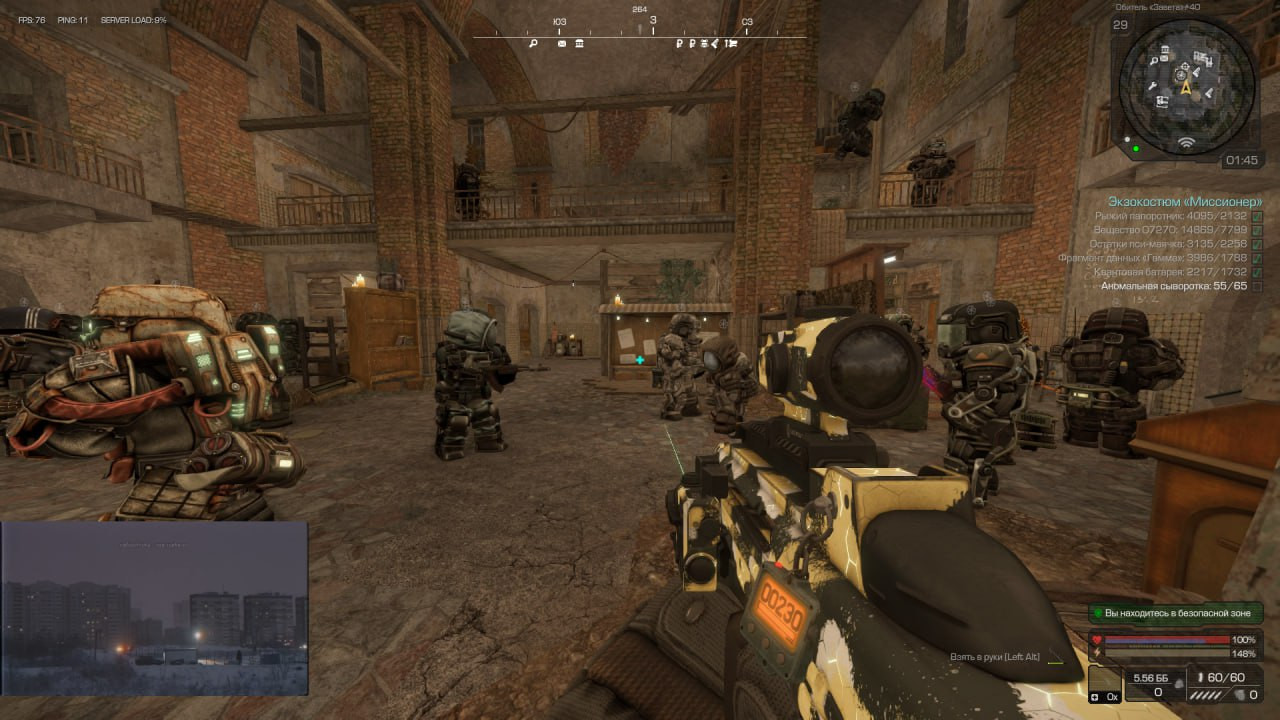This screenshot has height=720, width=1280.
Task: Click the Экзокостюм «Миссионер» tracker title
Action: coord(1184,201)
